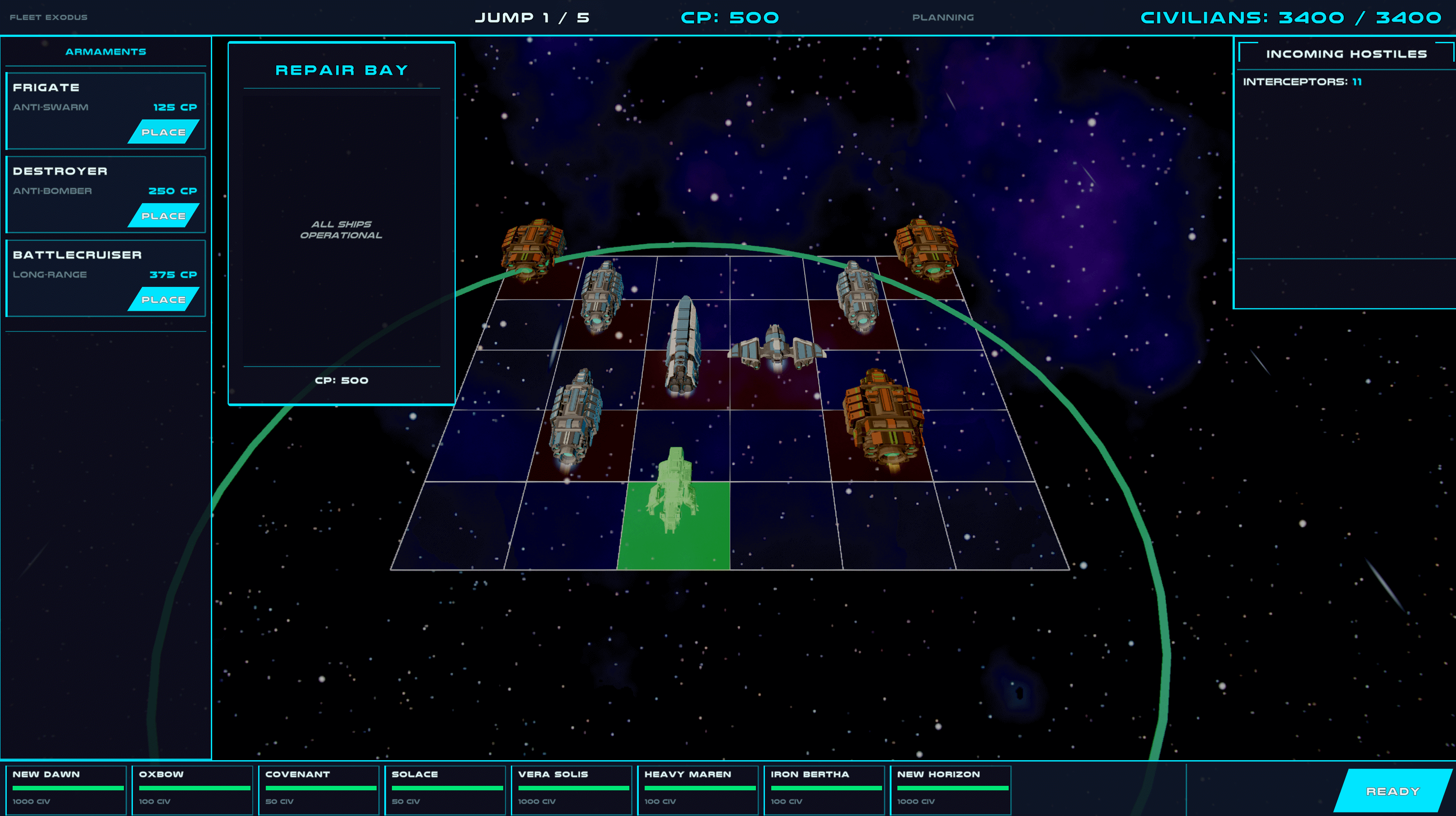Pick the New Horizon ship card

(950, 789)
